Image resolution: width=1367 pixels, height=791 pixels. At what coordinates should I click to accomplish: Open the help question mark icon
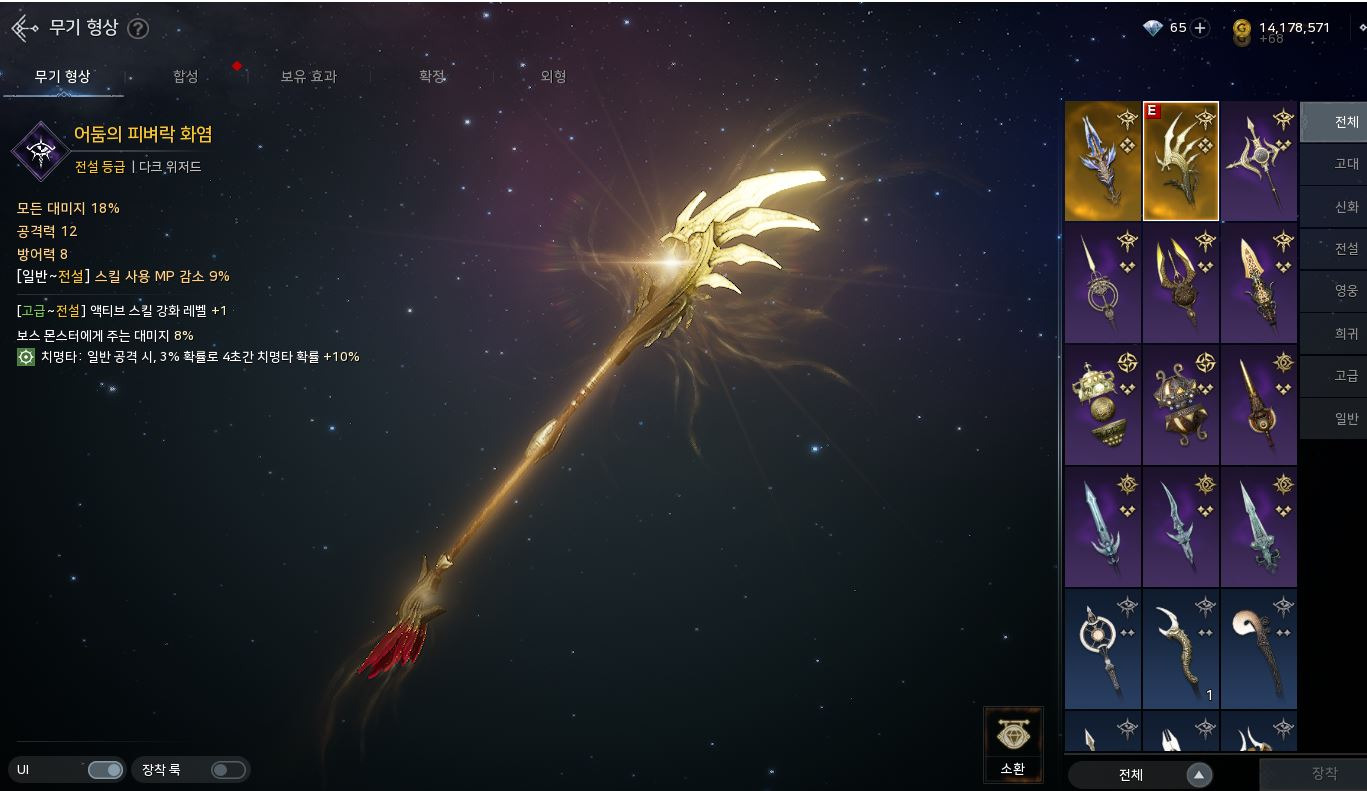[x=138, y=28]
